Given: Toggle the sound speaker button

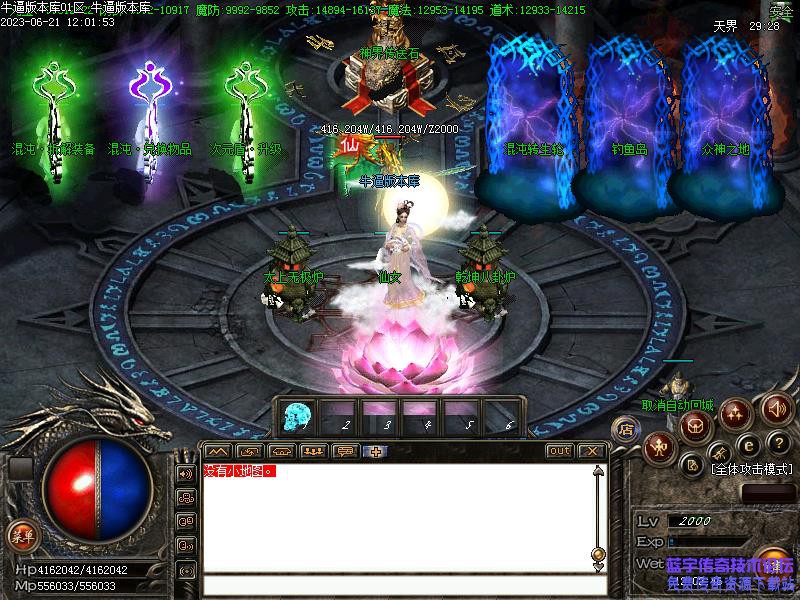Looking at the screenshot, I should click(x=777, y=408).
